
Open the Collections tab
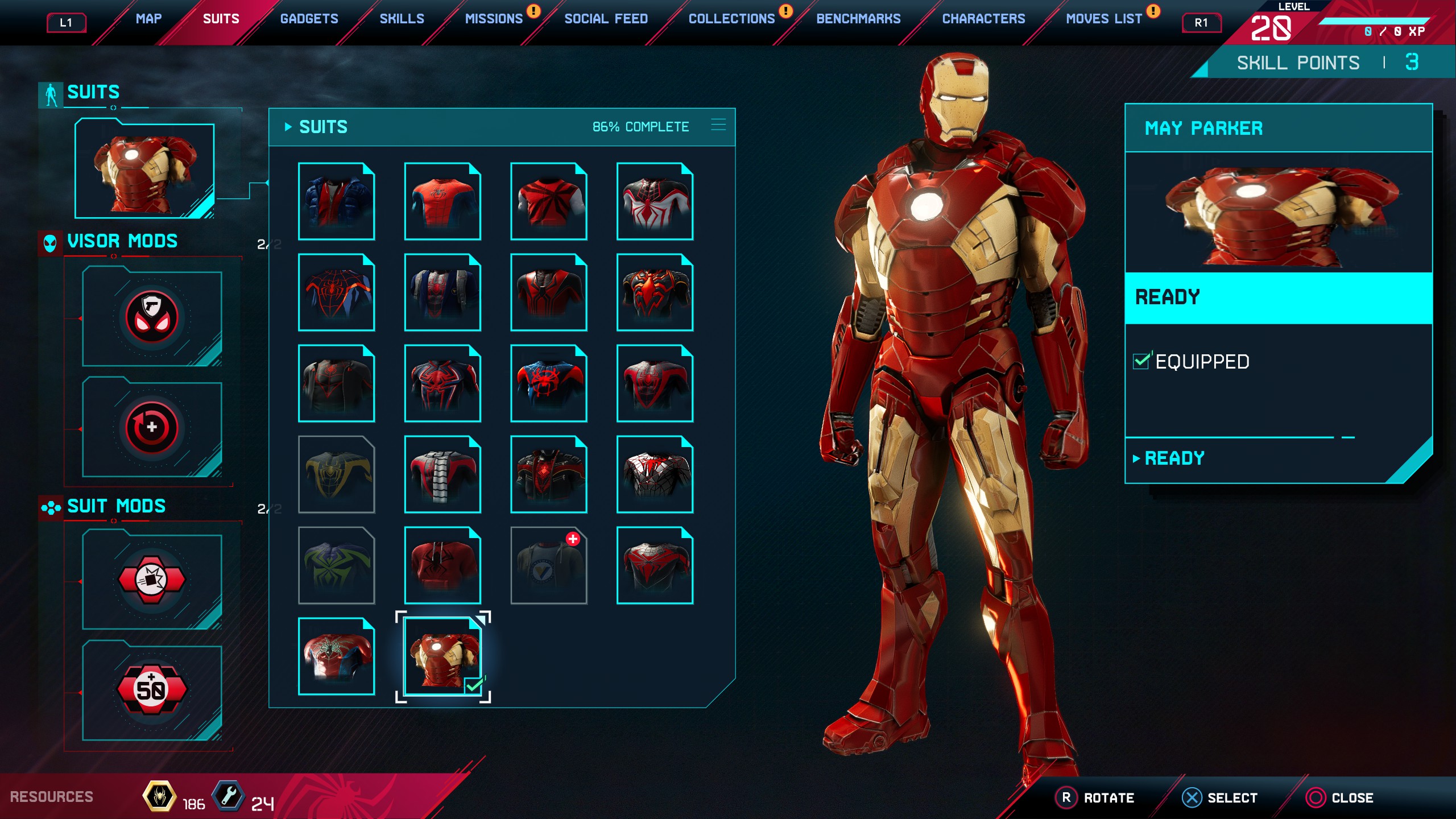[731, 19]
